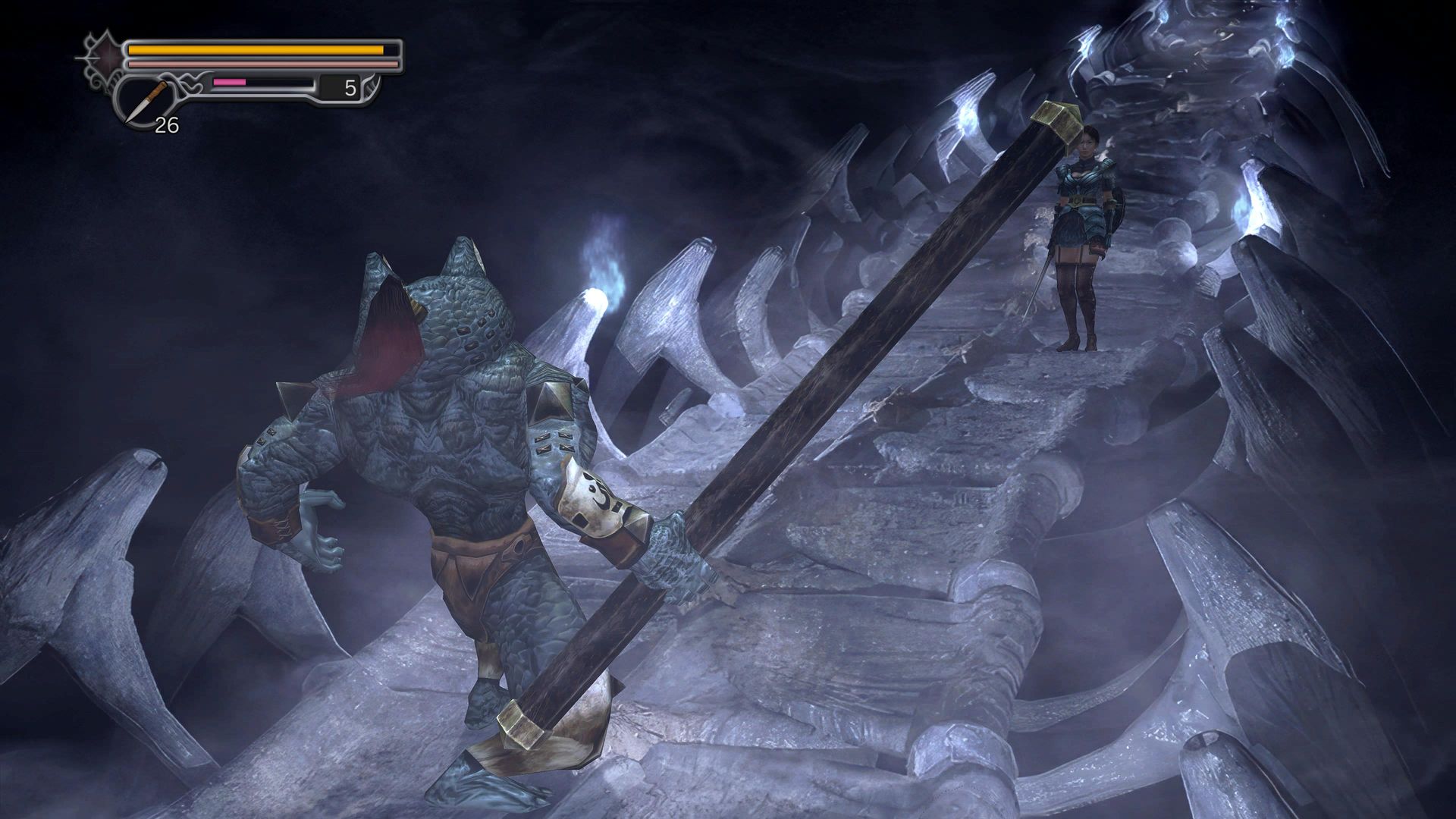Viewport: 1456px width, 819px height.
Task: Select the throwing knife sub-weapon icon
Action: pos(146,101)
